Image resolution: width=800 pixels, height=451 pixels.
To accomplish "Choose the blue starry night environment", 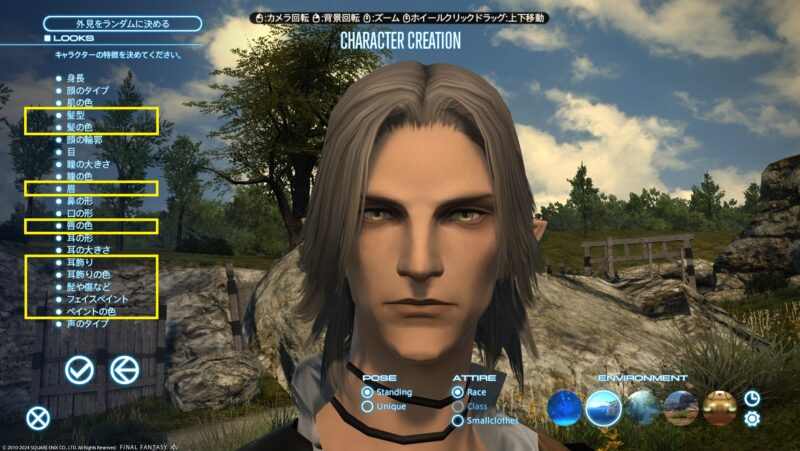I will tap(566, 407).
